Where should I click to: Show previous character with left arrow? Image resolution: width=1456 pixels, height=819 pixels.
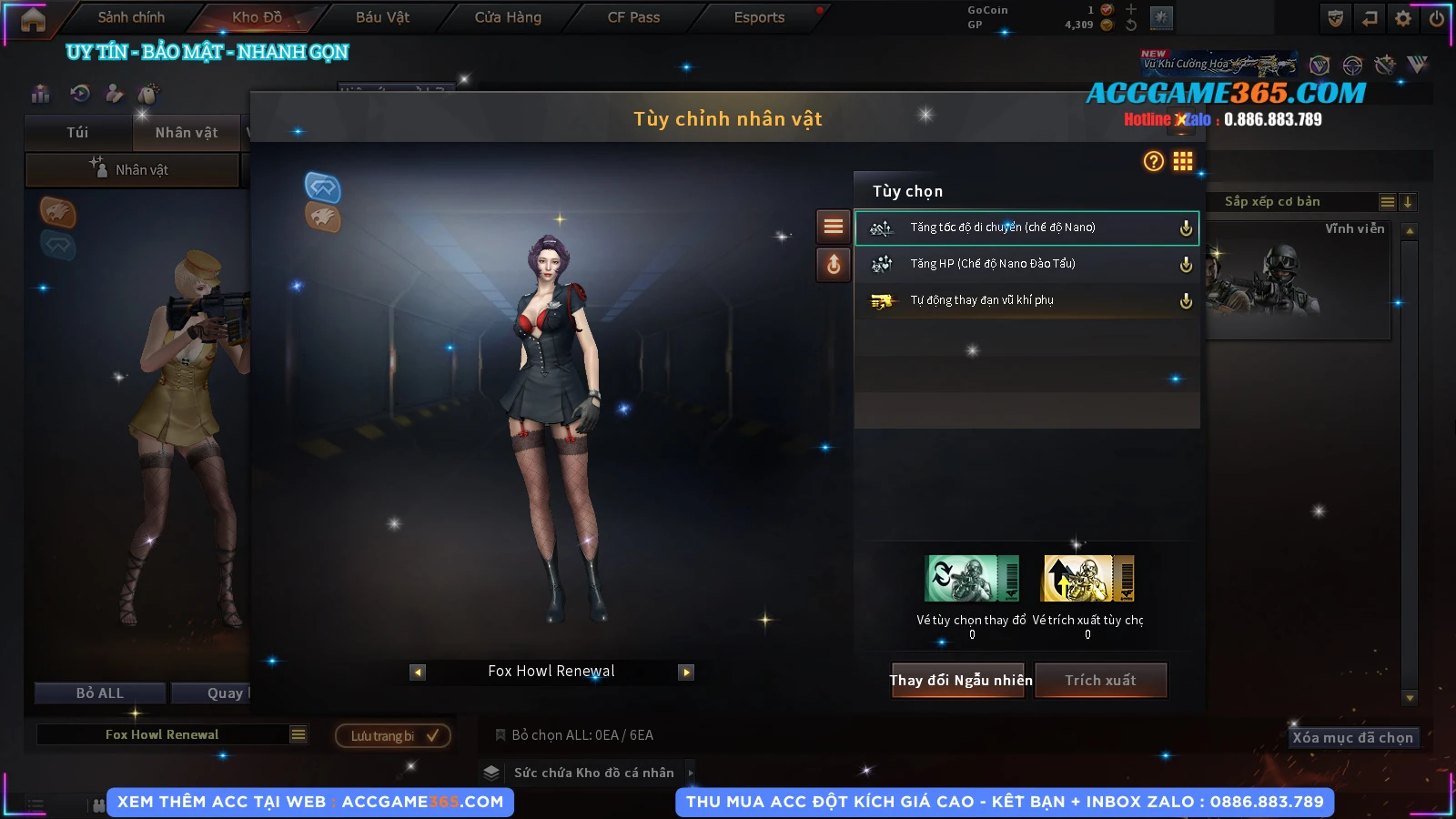(418, 672)
